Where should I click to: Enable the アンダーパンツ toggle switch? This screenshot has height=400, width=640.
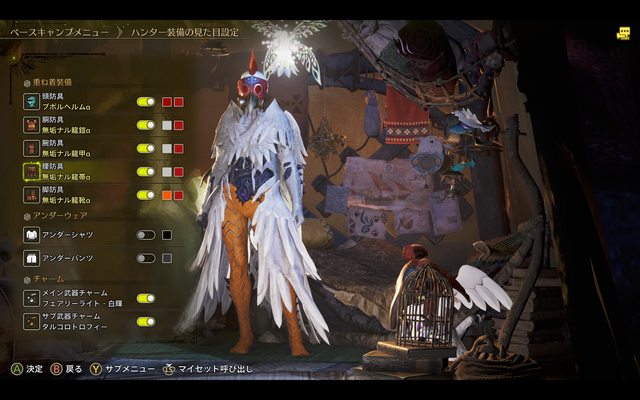click(146, 258)
